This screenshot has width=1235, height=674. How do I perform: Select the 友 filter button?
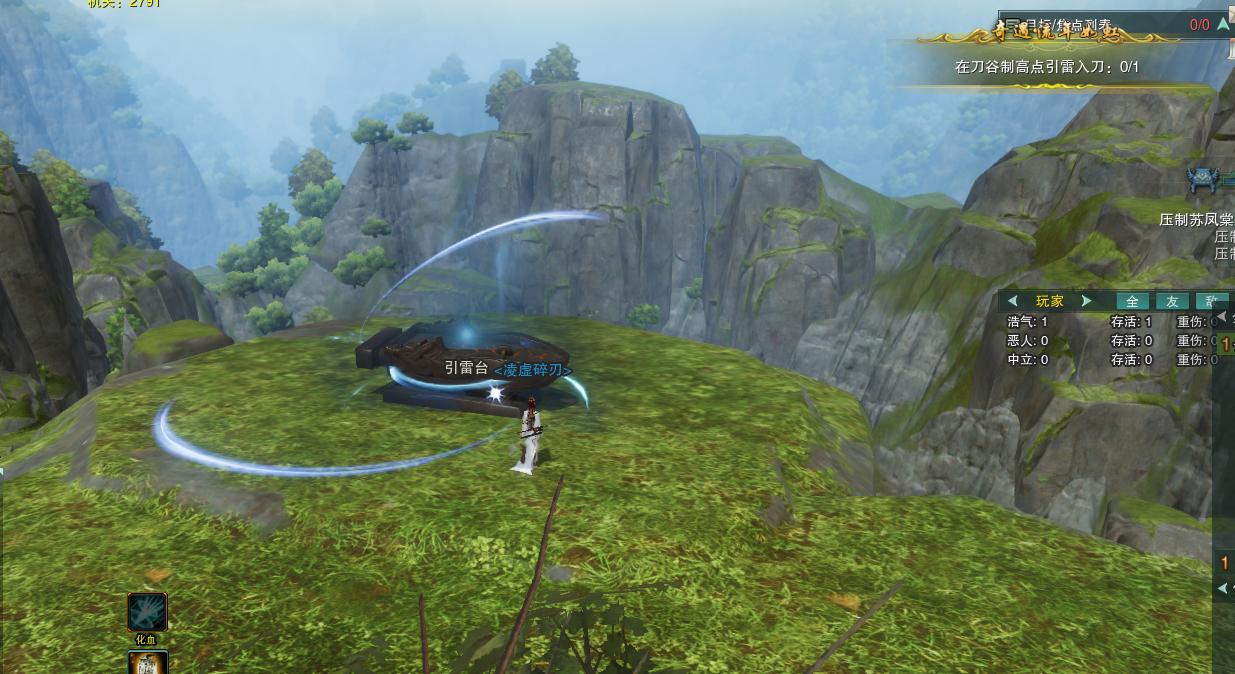coord(1172,301)
